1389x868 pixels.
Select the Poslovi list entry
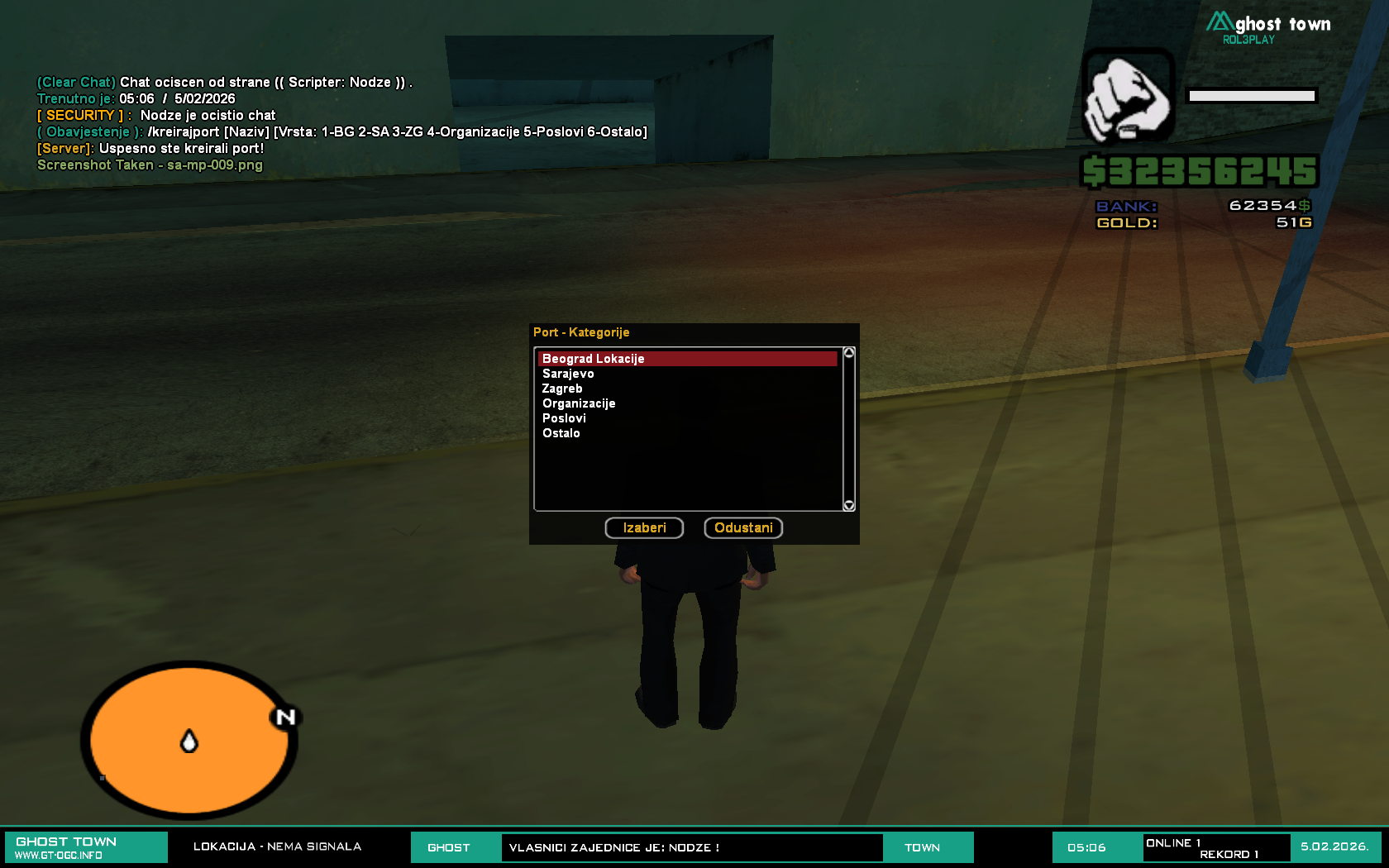coord(564,418)
